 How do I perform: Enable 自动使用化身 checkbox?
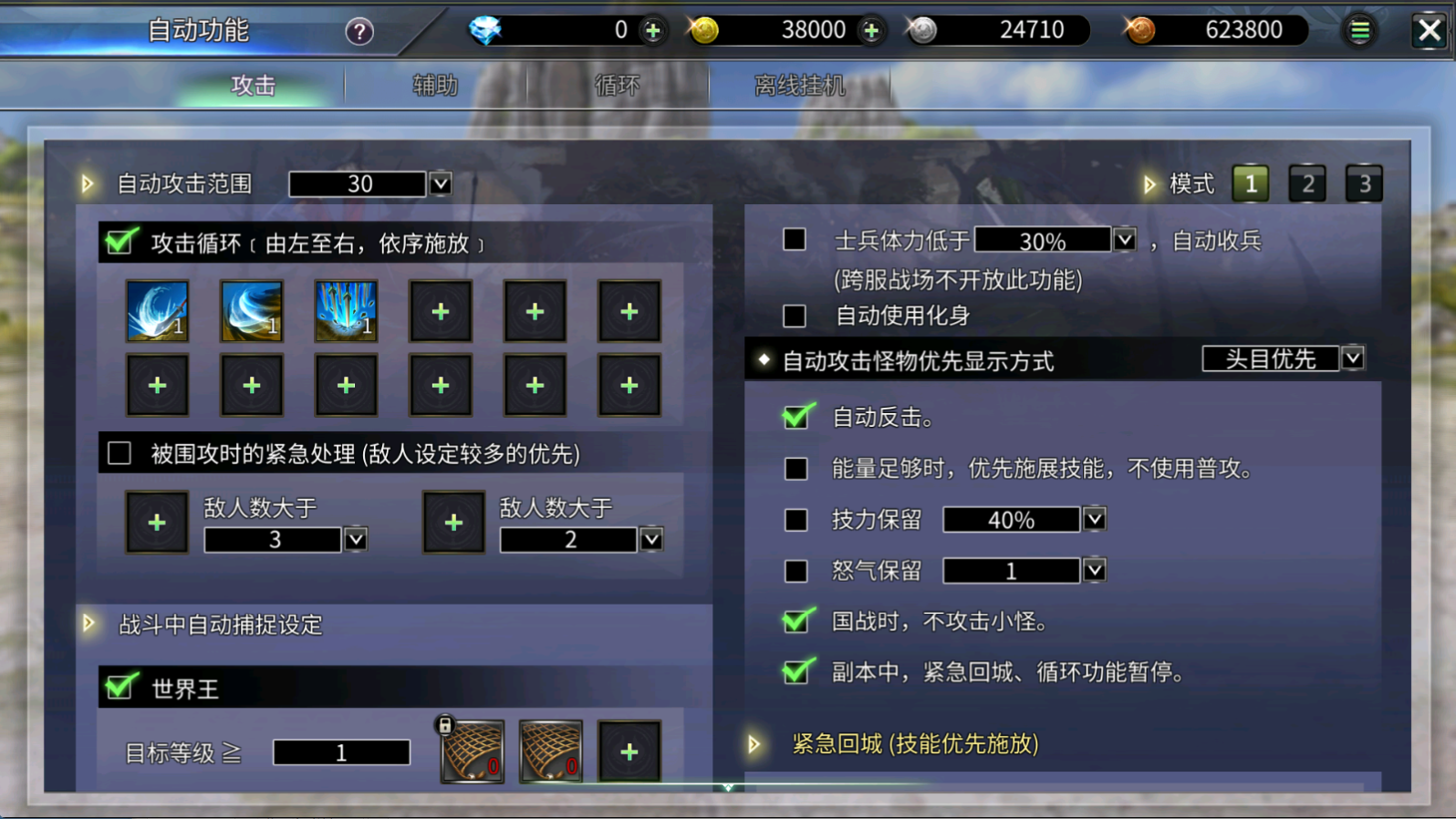[x=793, y=316]
